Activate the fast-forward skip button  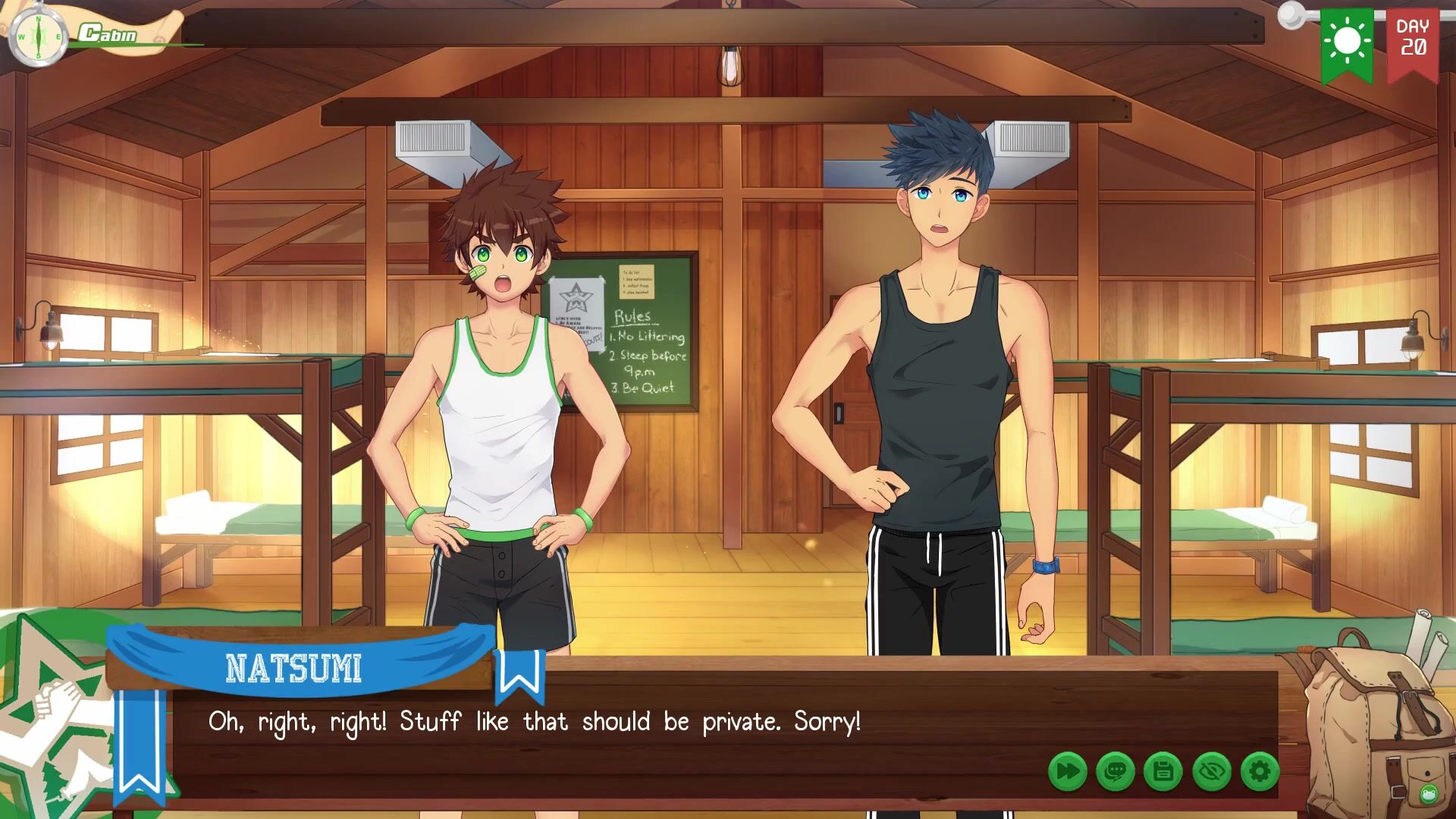[x=1067, y=772]
